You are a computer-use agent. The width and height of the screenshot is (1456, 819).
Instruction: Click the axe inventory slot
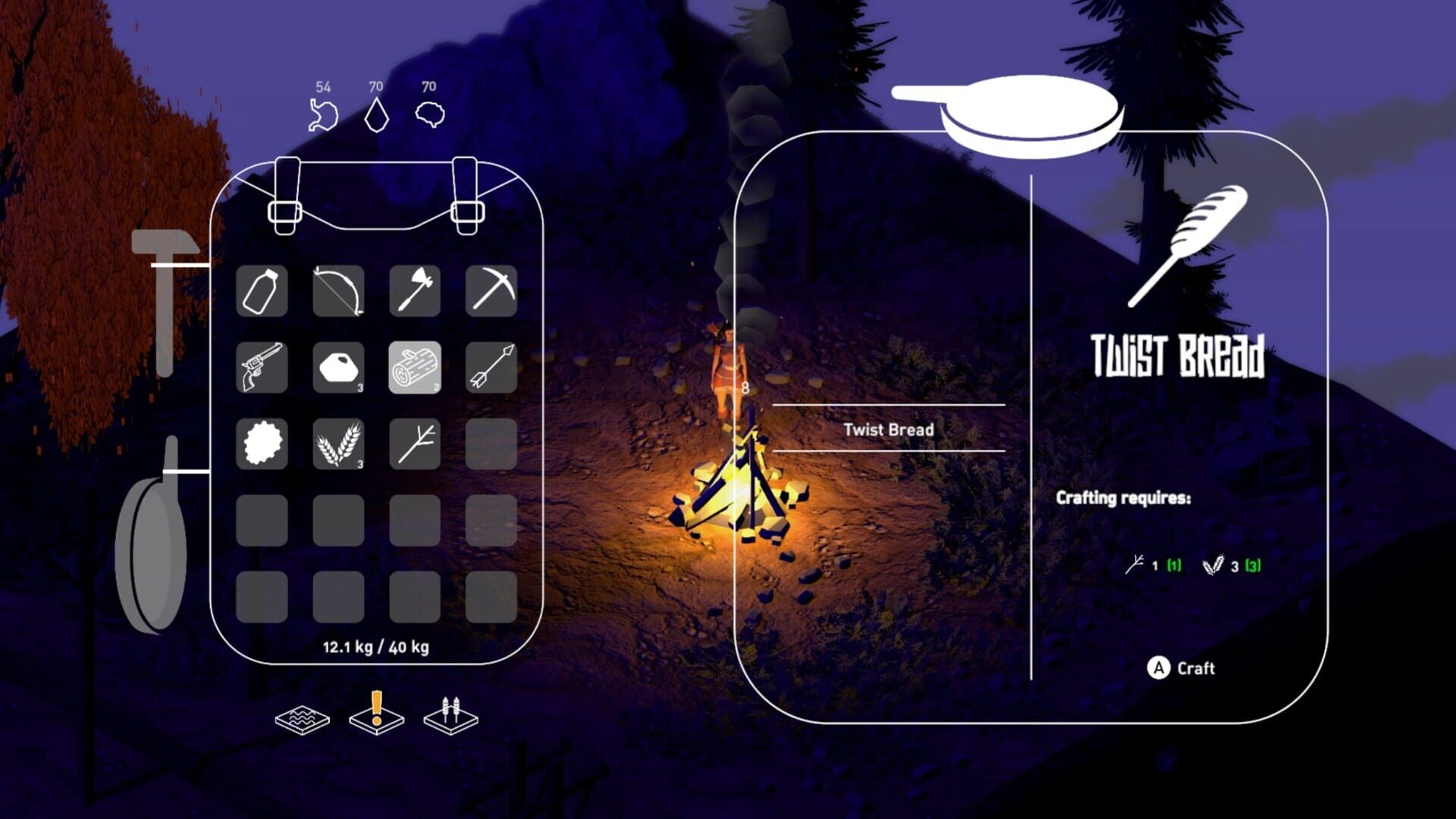(413, 292)
